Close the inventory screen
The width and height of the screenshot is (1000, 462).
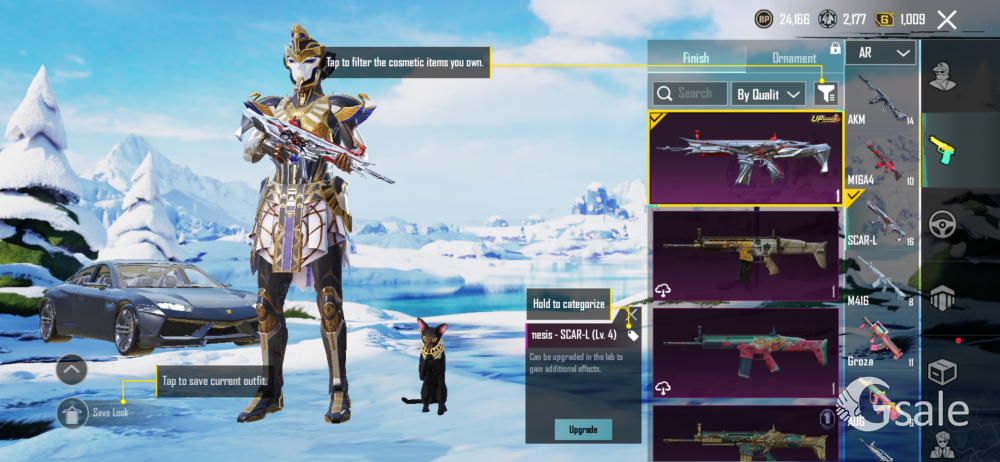point(947,20)
